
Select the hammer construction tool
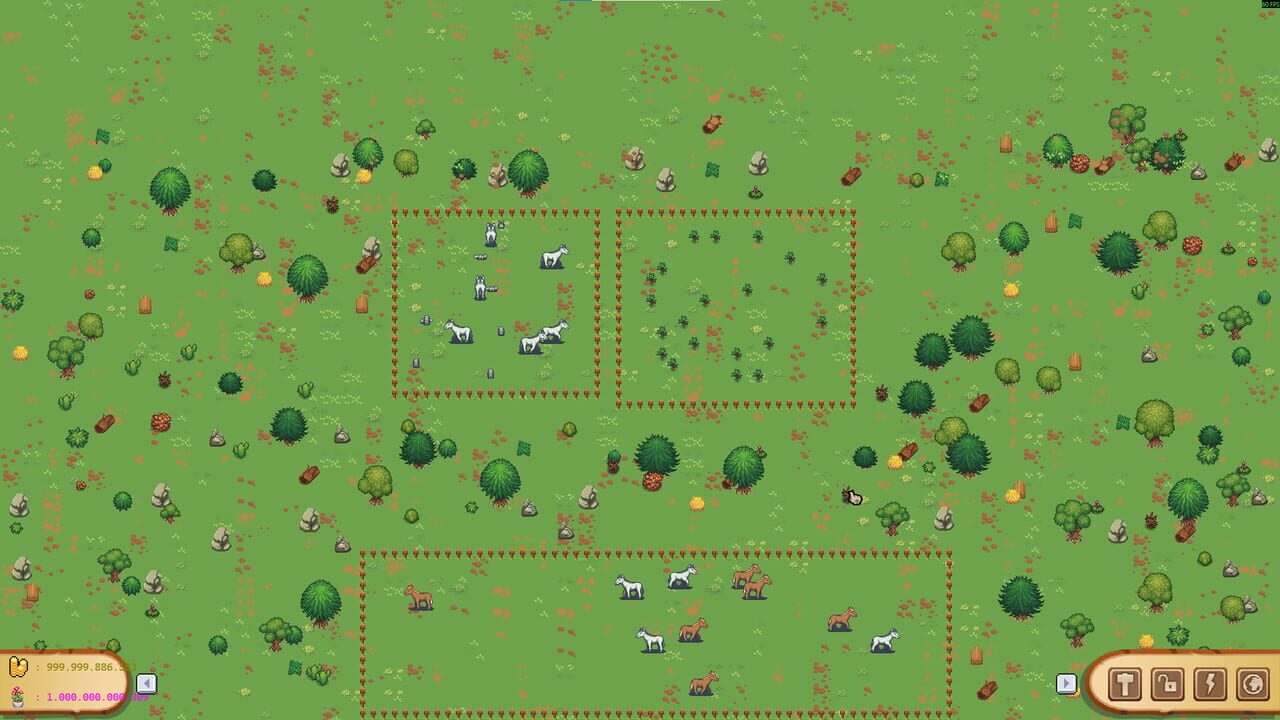(x=1124, y=685)
